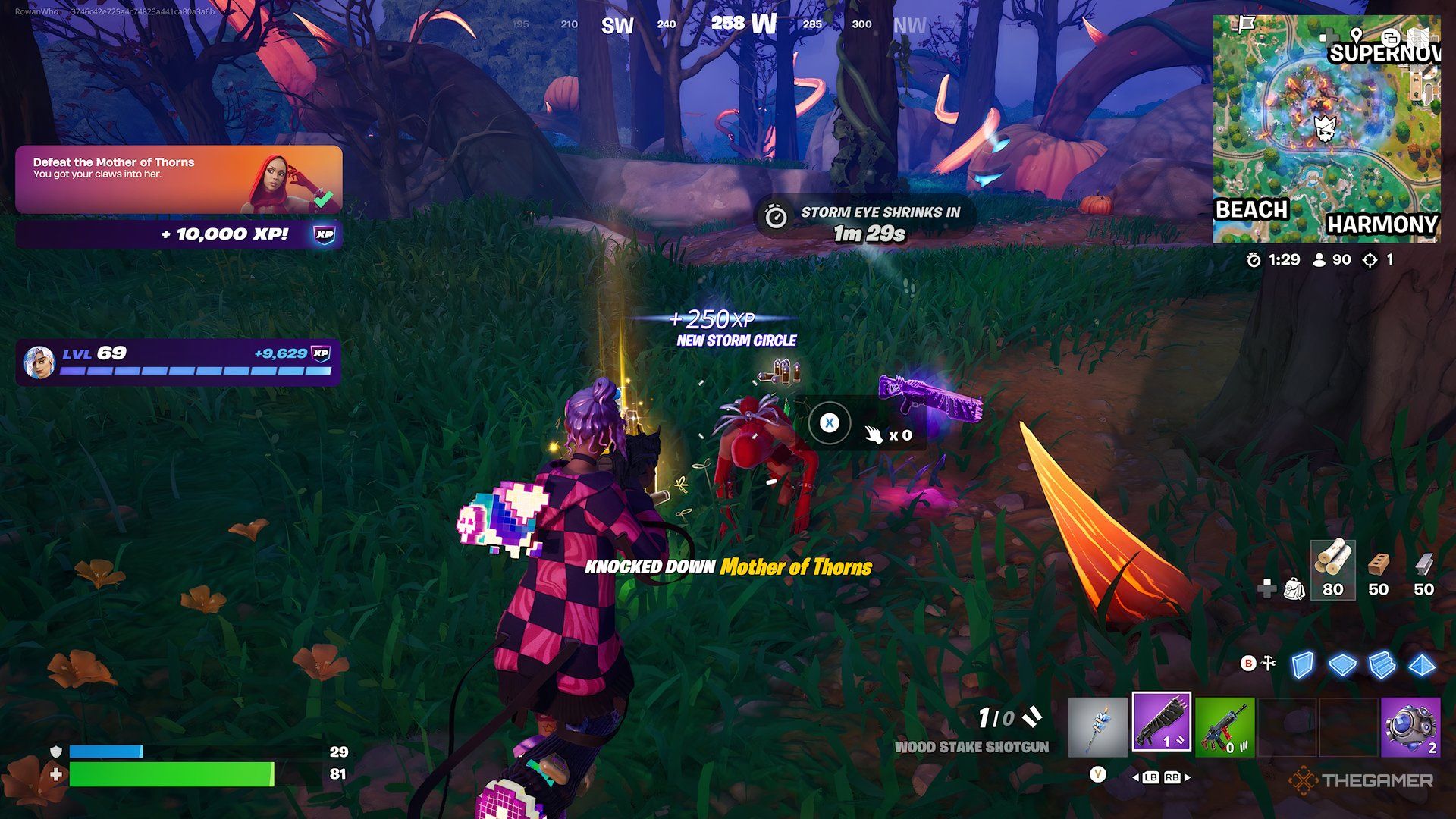1456x819 pixels.
Task: Select the pyramid build piece icon
Action: coord(1421,666)
